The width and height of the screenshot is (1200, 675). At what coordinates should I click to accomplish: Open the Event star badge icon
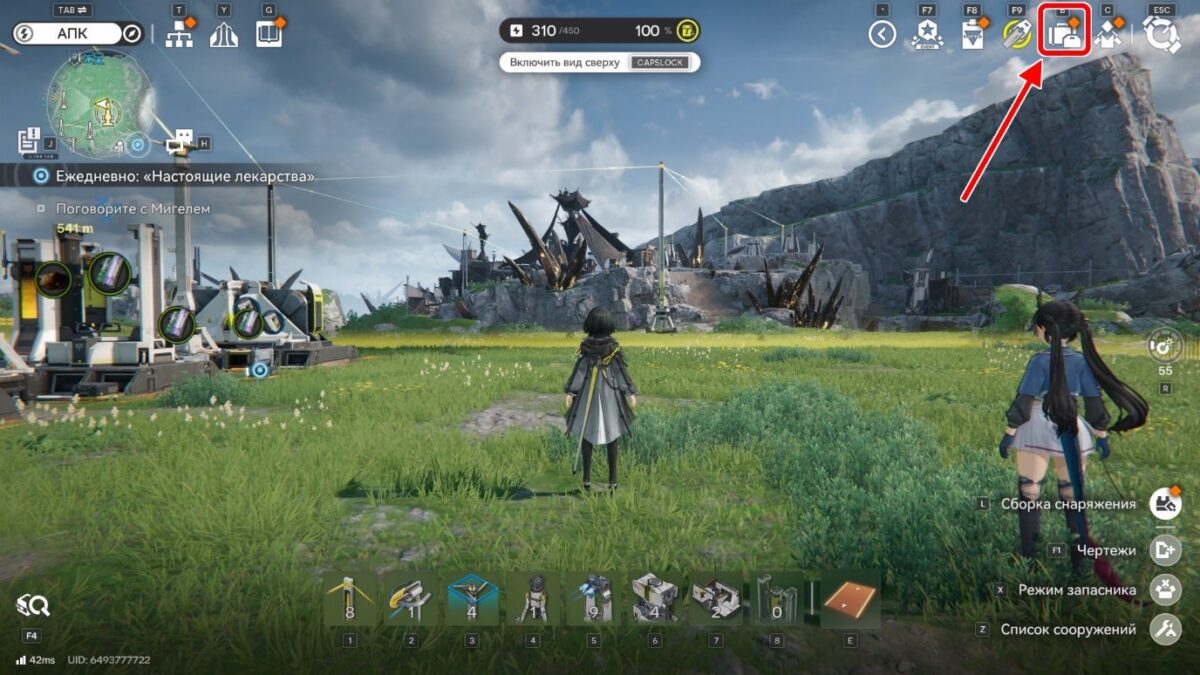(x=927, y=36)
